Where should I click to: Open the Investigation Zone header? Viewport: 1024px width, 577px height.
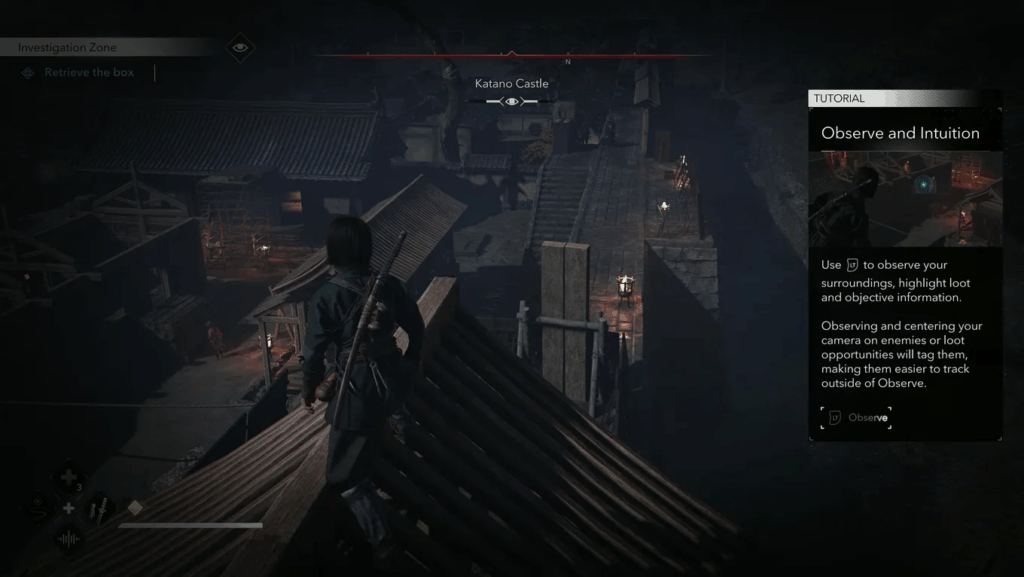(68, 47)
